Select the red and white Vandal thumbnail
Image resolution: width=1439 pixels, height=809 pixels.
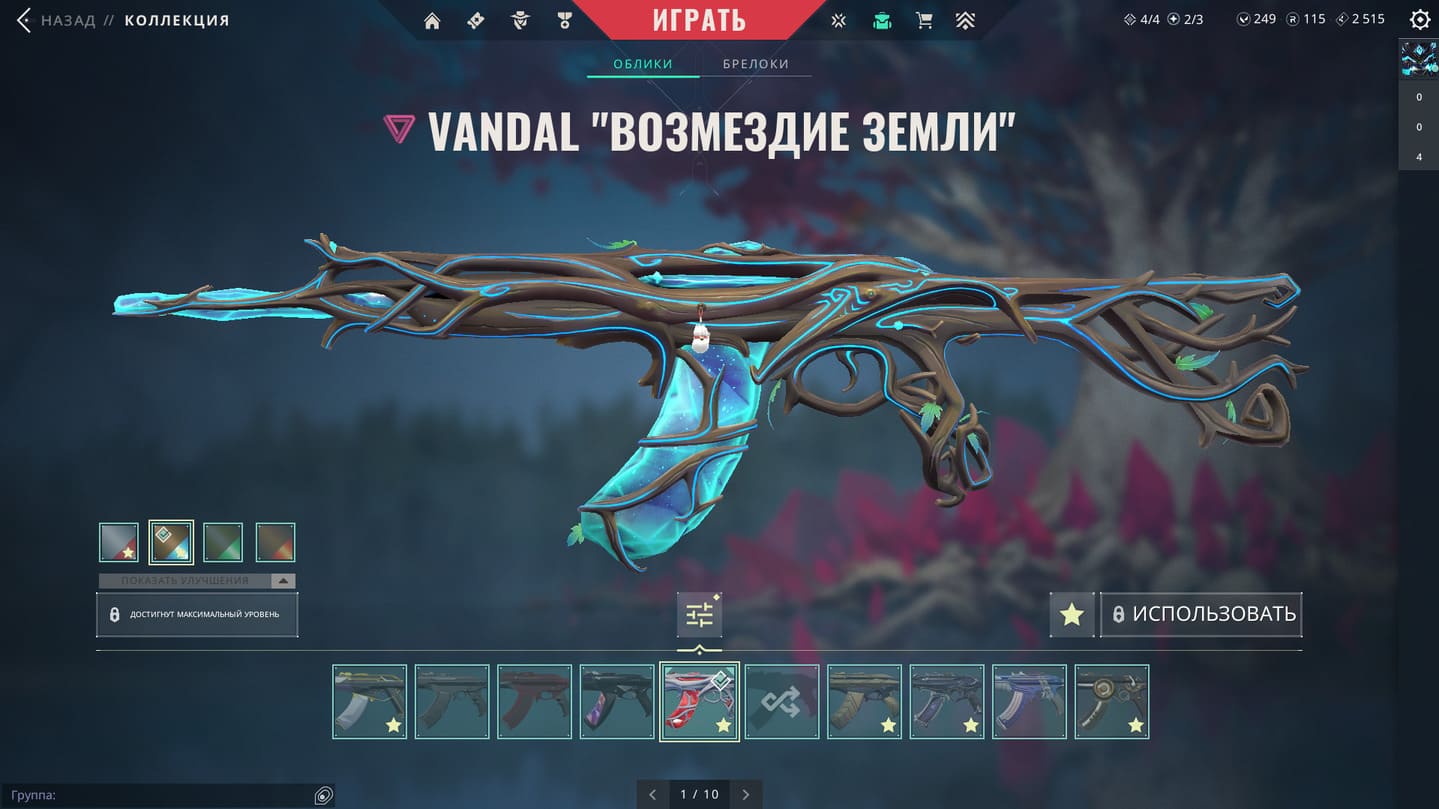click(x=699, y=702)
